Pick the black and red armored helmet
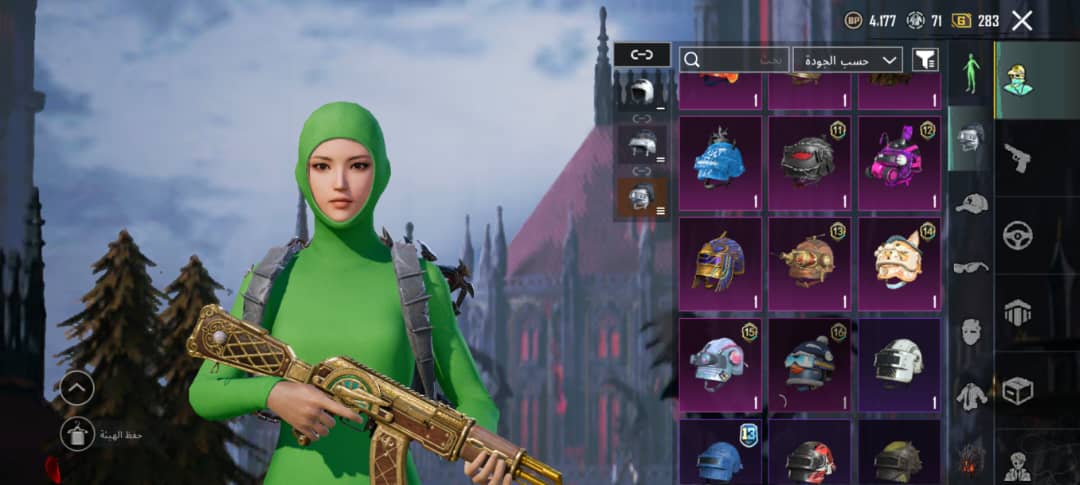1080x485 pixels. [x=808, y=163]
